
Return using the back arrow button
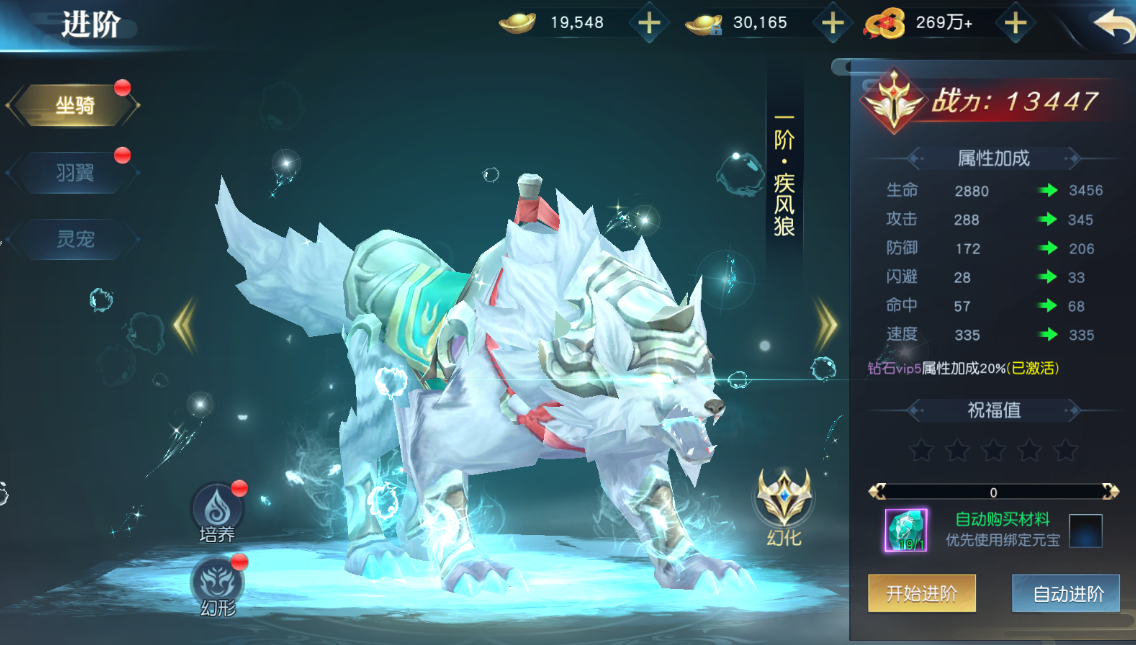pos(1111,24)
